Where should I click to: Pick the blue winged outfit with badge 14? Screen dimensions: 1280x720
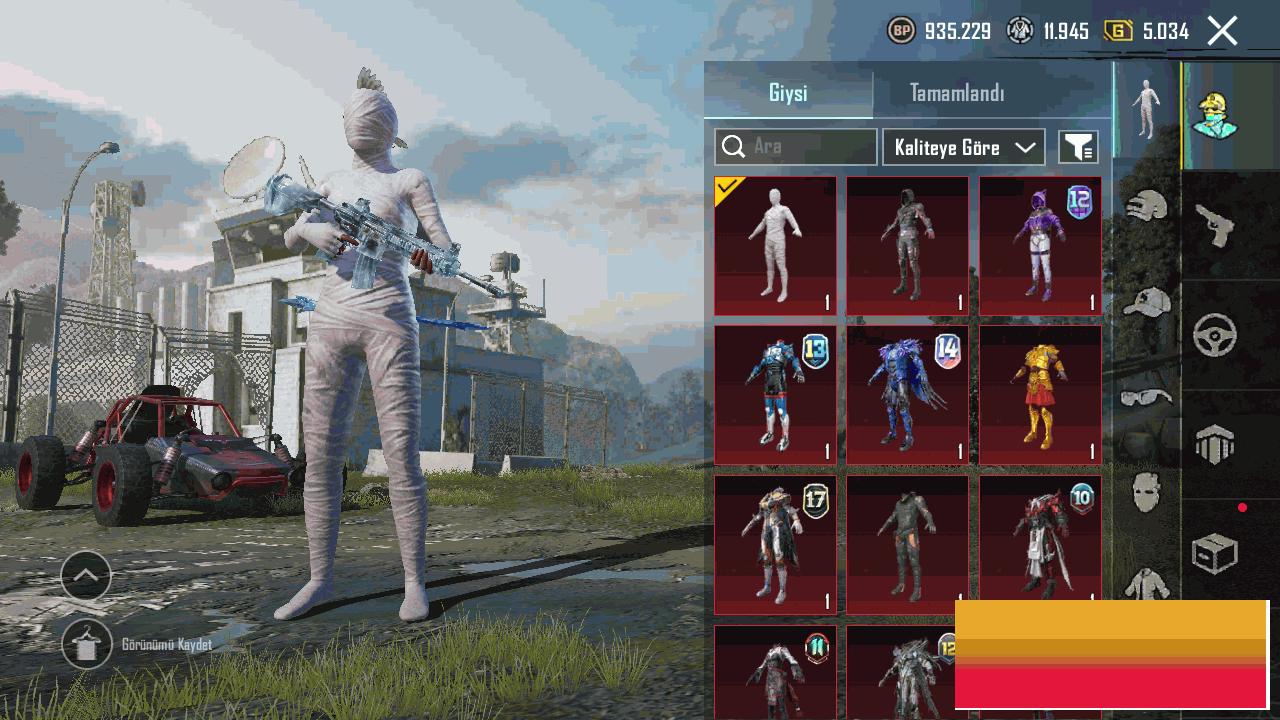click(907, 394)
